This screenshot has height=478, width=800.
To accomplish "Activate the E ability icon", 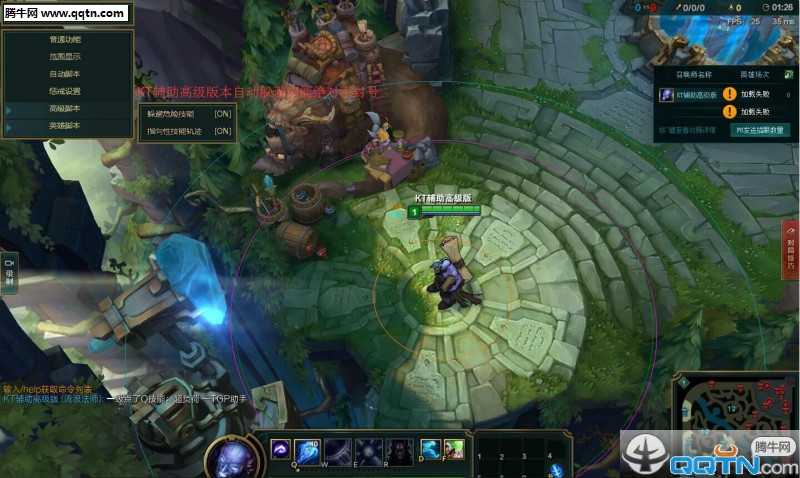I will pyautogui.click(x=338, y=450).
